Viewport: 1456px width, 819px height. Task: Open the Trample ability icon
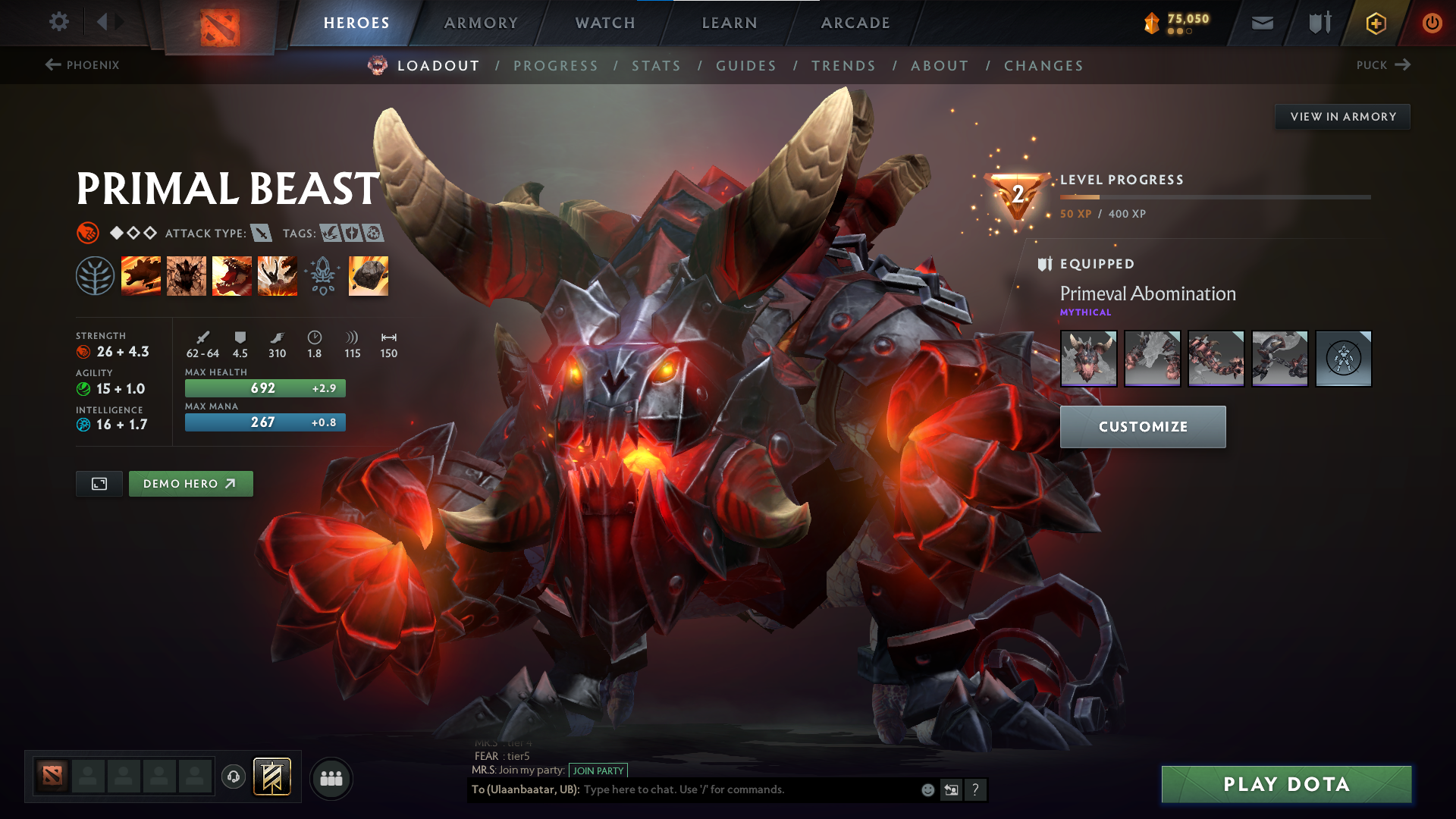click(187, 276)
